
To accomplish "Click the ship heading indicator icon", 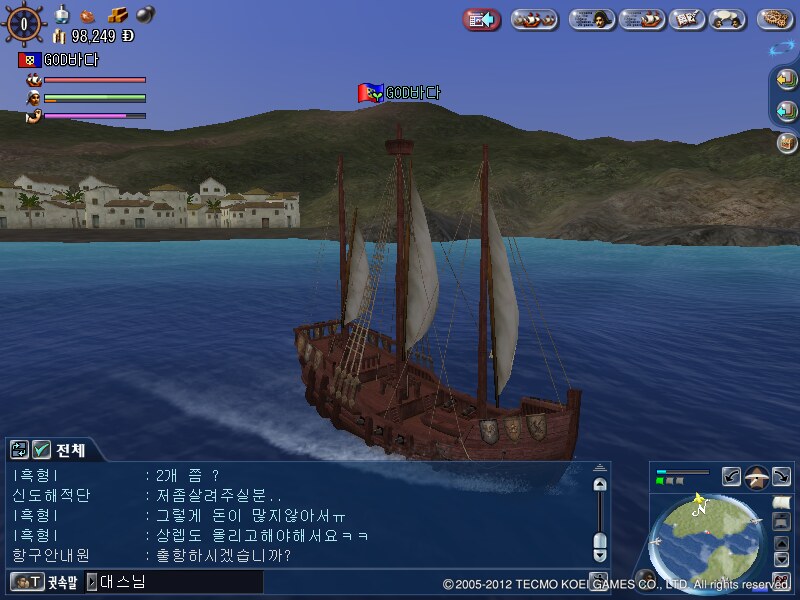I will click(x=757, y=477).
